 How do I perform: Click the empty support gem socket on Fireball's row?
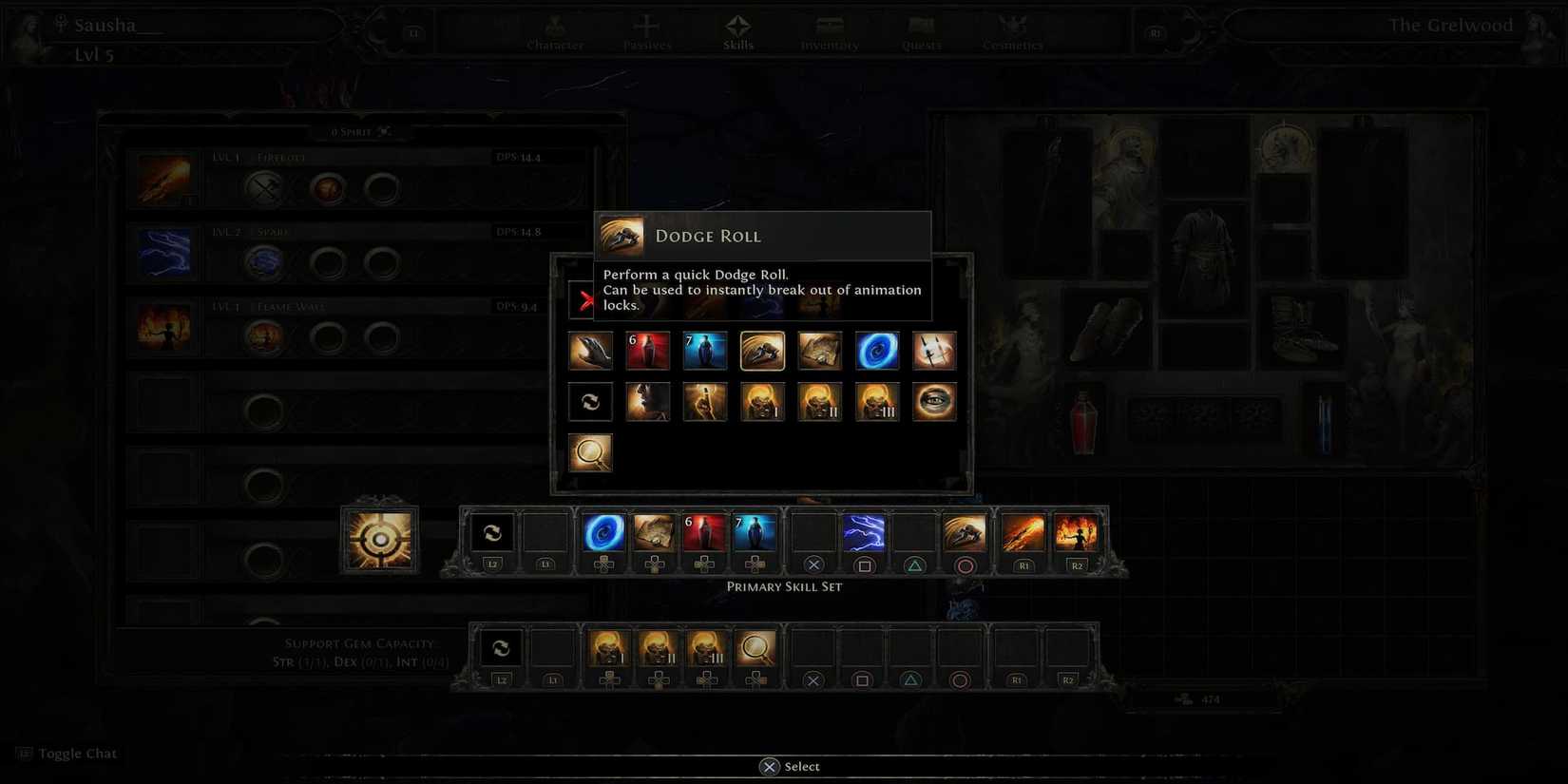[382, 188]
